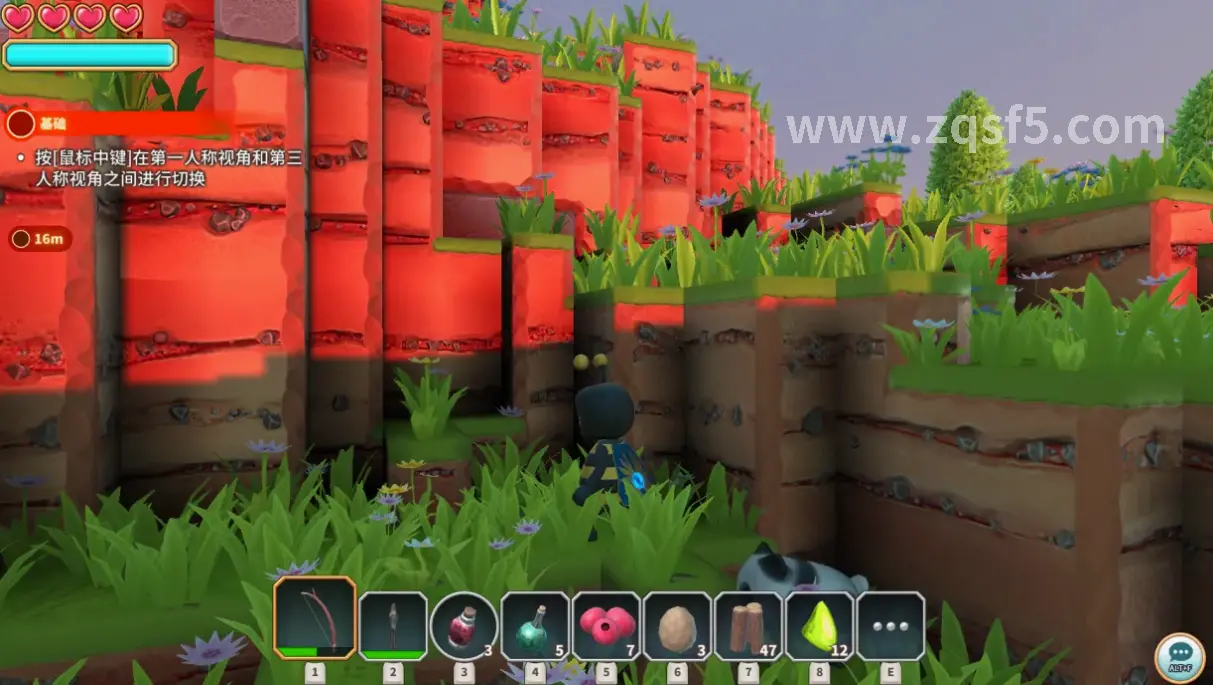Select the bow in the hotbar

(x=315, y=618)
